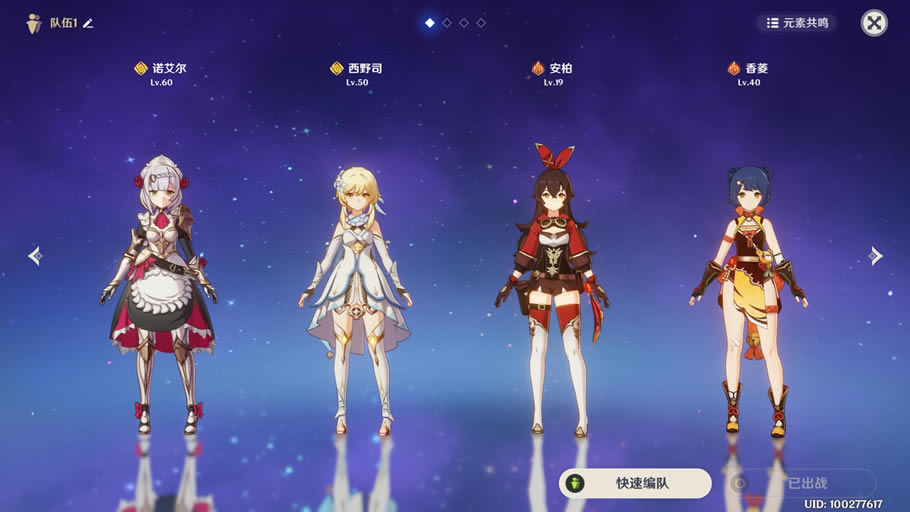This screenshot has height=512, width=910.
Task: Open the 元素共鸣 elemental resonance list
Action: [796, 23]
